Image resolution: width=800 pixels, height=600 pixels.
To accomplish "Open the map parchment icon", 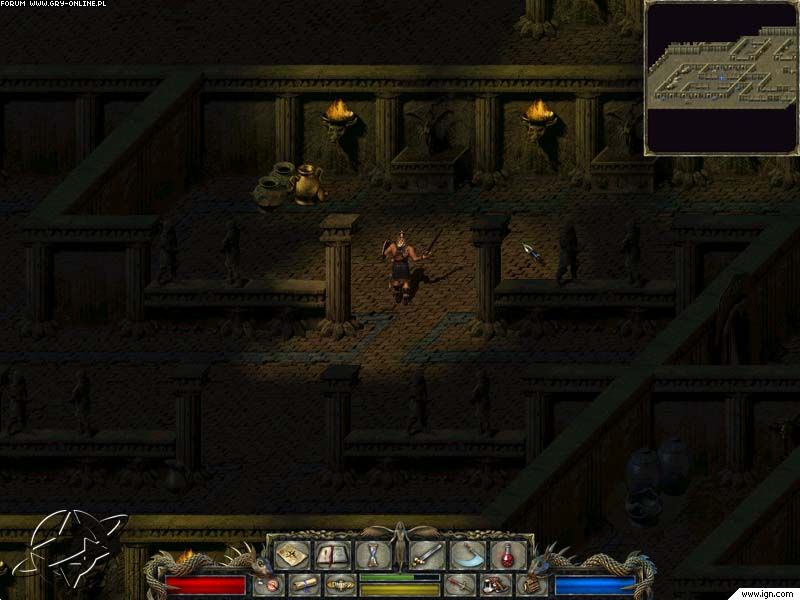I will click(x=292, y=554).
